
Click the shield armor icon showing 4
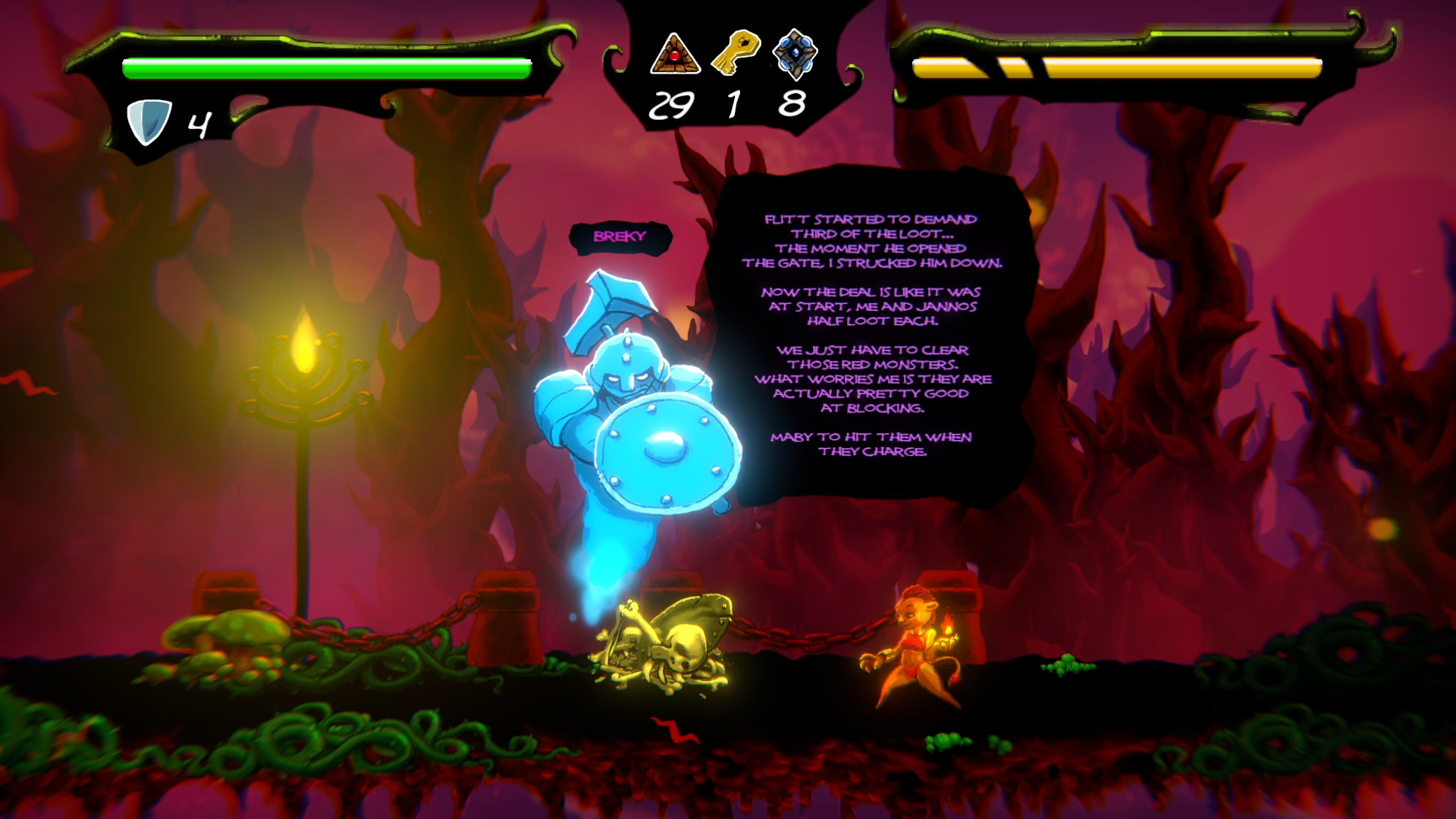coord(150,118)
